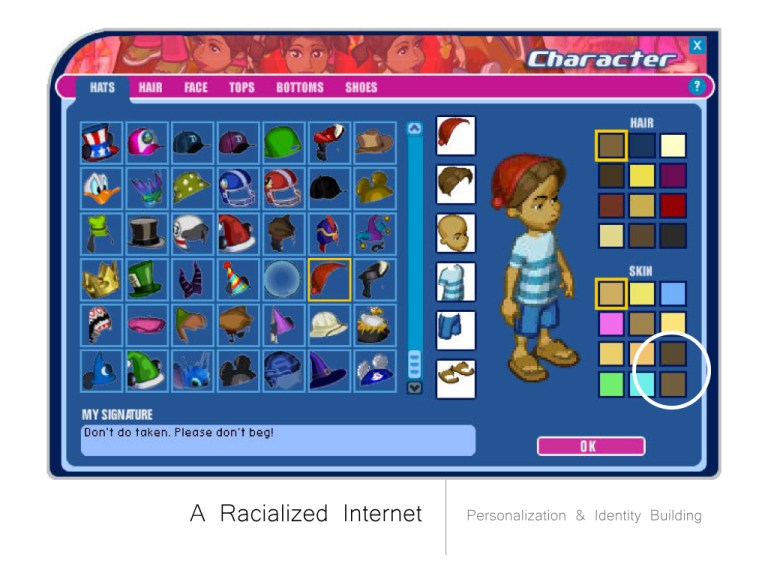Choose the pink skin color swatch
This screenshot has width=768, height=576.
click(x=611, y=323)
